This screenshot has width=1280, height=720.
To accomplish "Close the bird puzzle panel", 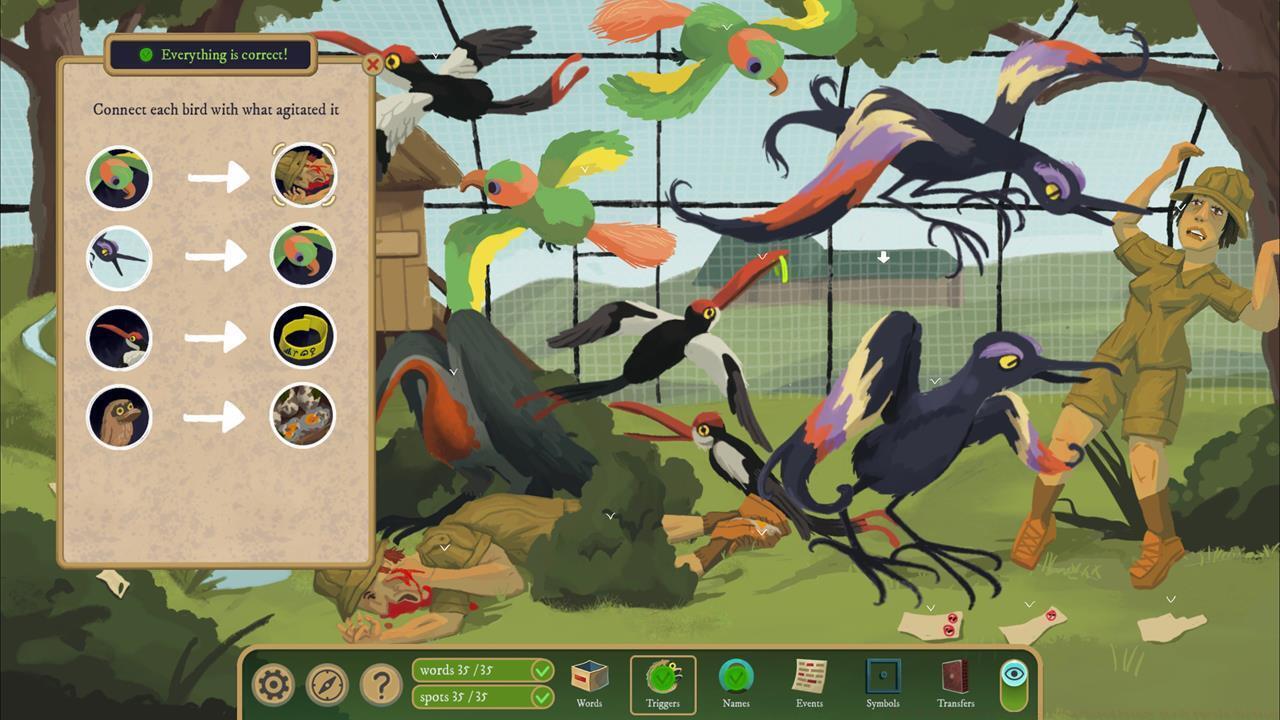I will point(373,66).
